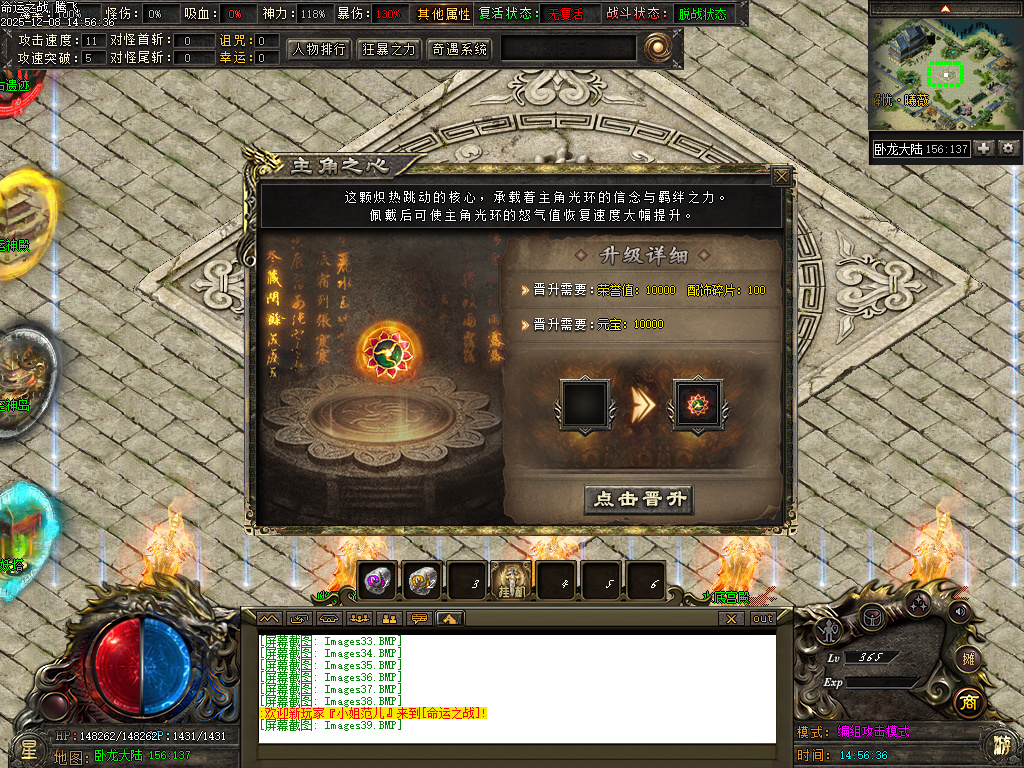Open the gear settings button under the minimap
The width and height of the screenshot is (1024, 768).
point(1008,148)
